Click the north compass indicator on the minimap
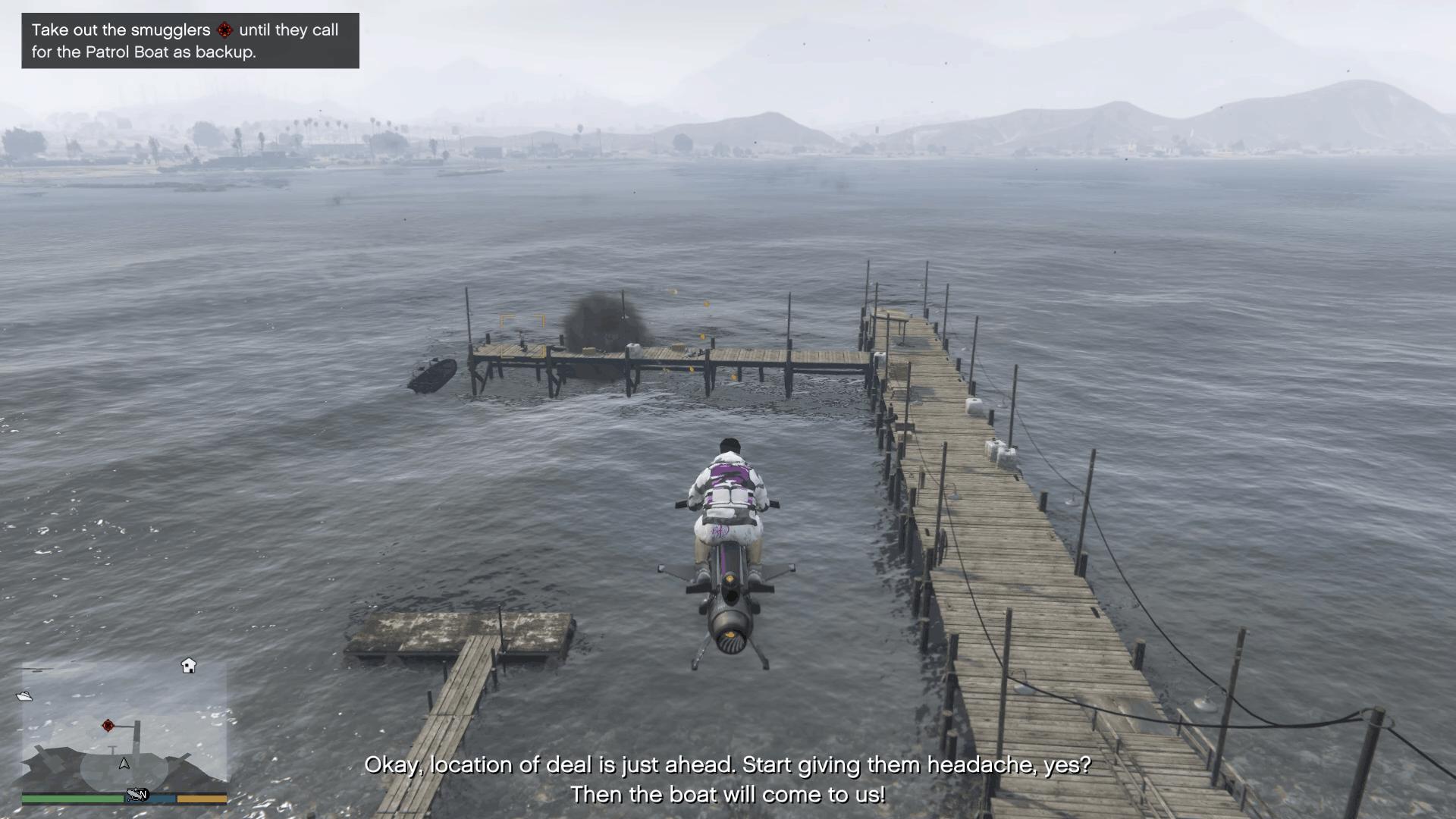 coord(144,794)
